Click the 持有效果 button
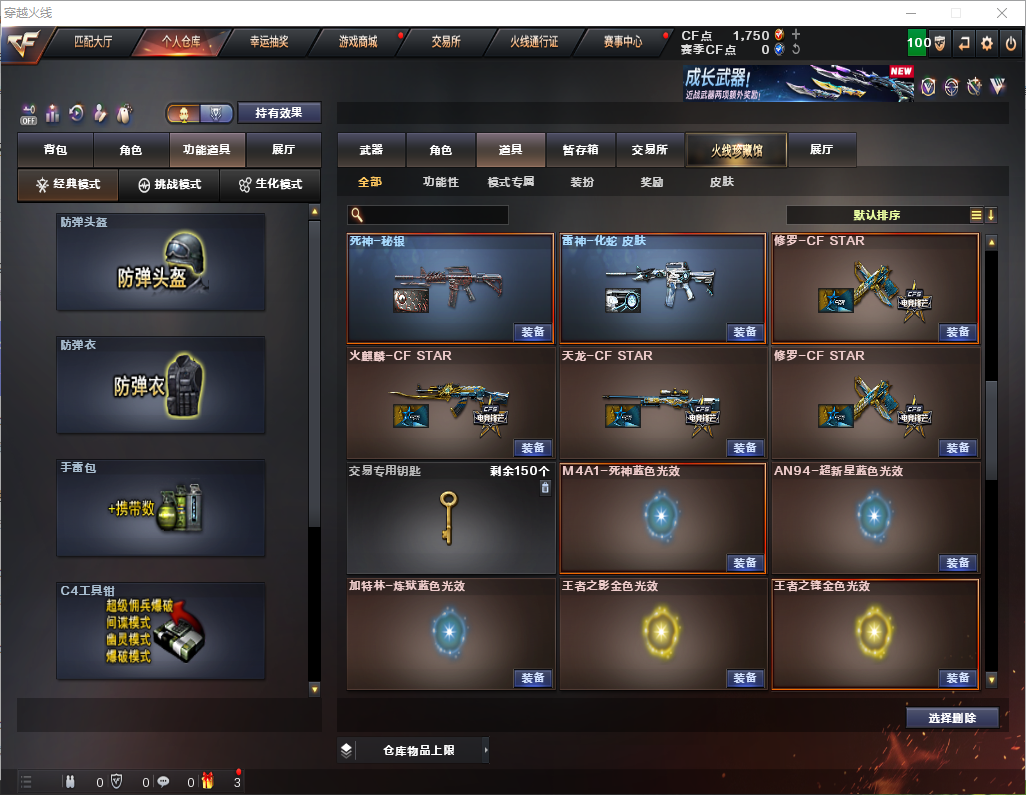This screenshot has height=795, width=1026. click(279, 113)
